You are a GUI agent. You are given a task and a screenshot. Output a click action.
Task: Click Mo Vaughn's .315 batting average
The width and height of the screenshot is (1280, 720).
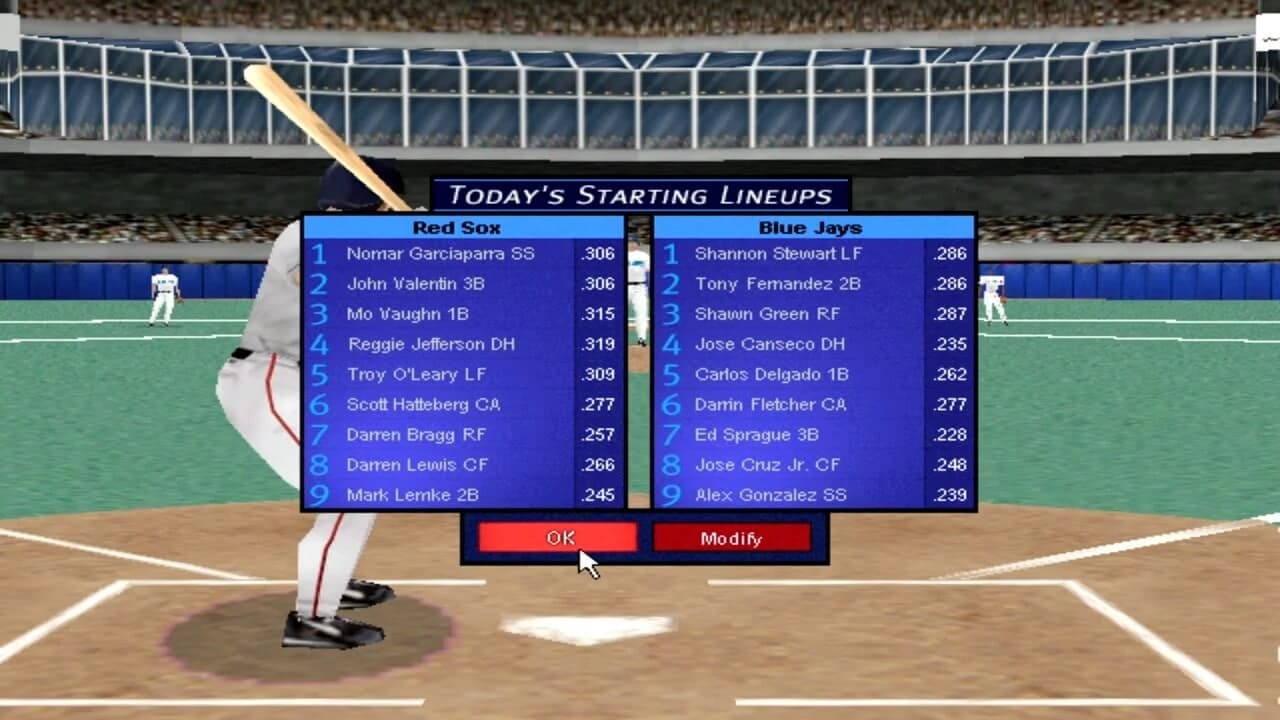click(595, 314)
